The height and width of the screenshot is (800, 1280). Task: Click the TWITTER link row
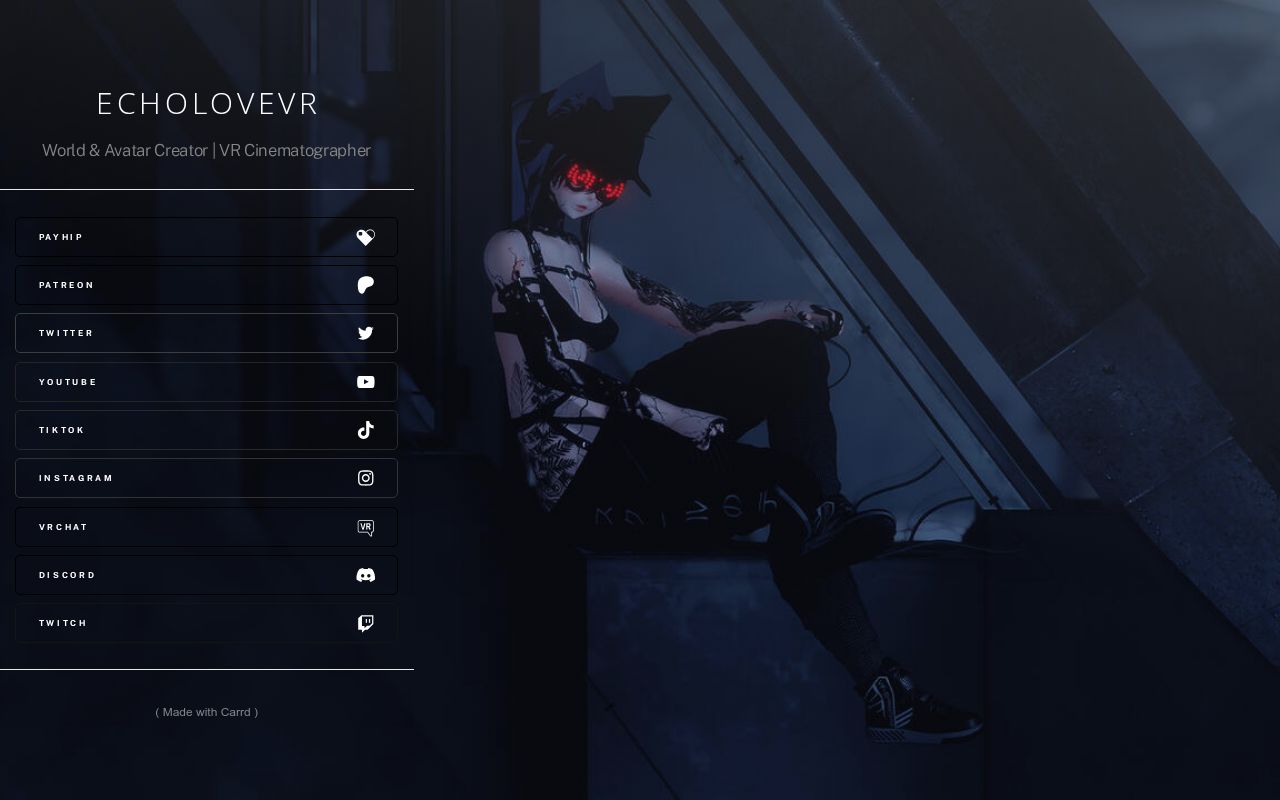pyautogui.click(x=180, y=333)
